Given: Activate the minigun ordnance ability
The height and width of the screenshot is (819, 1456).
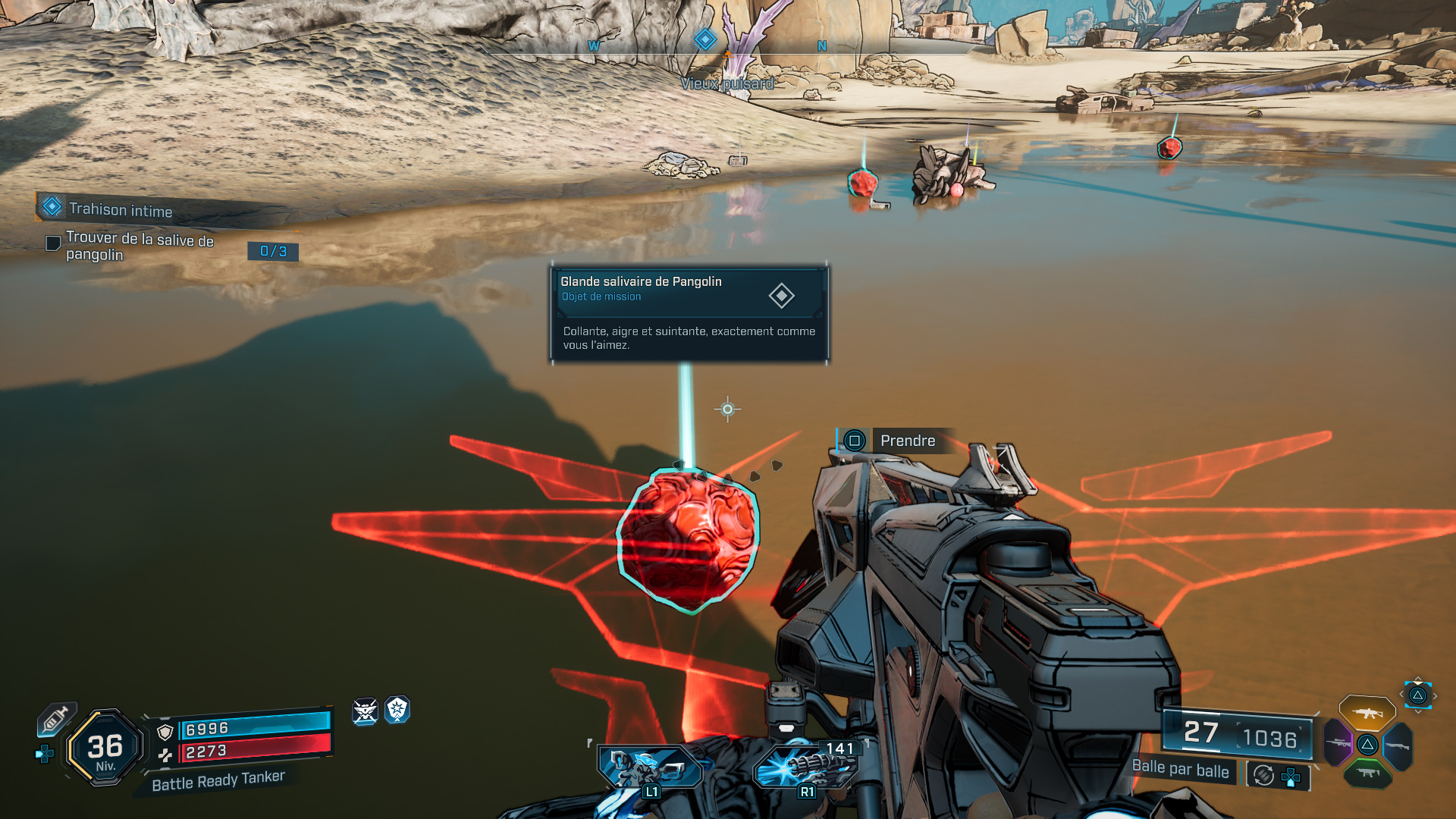Looking at the screenshot, I should [x=805, y=767].
